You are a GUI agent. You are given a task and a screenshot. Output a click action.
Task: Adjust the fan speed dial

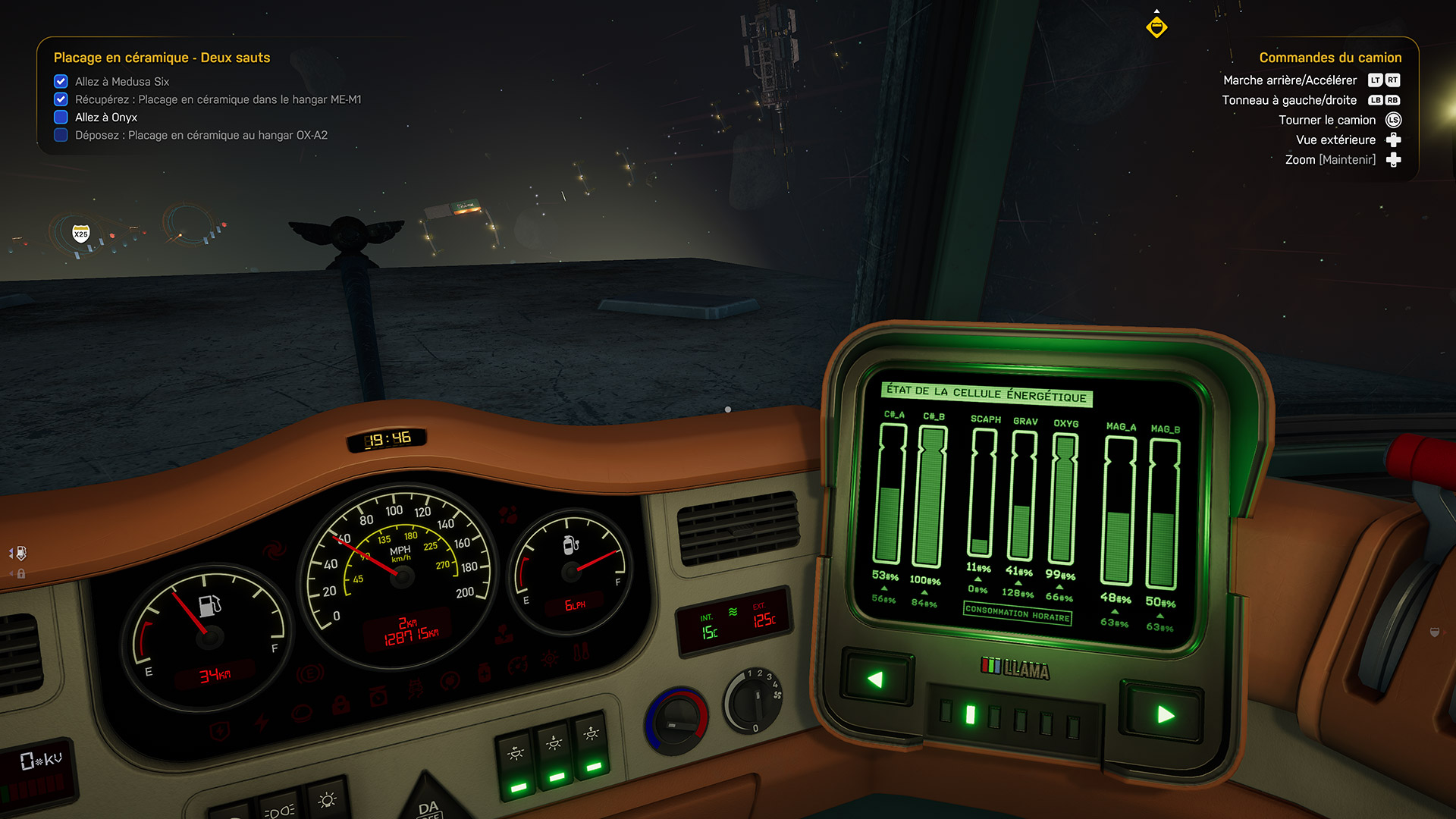[754, 701]
